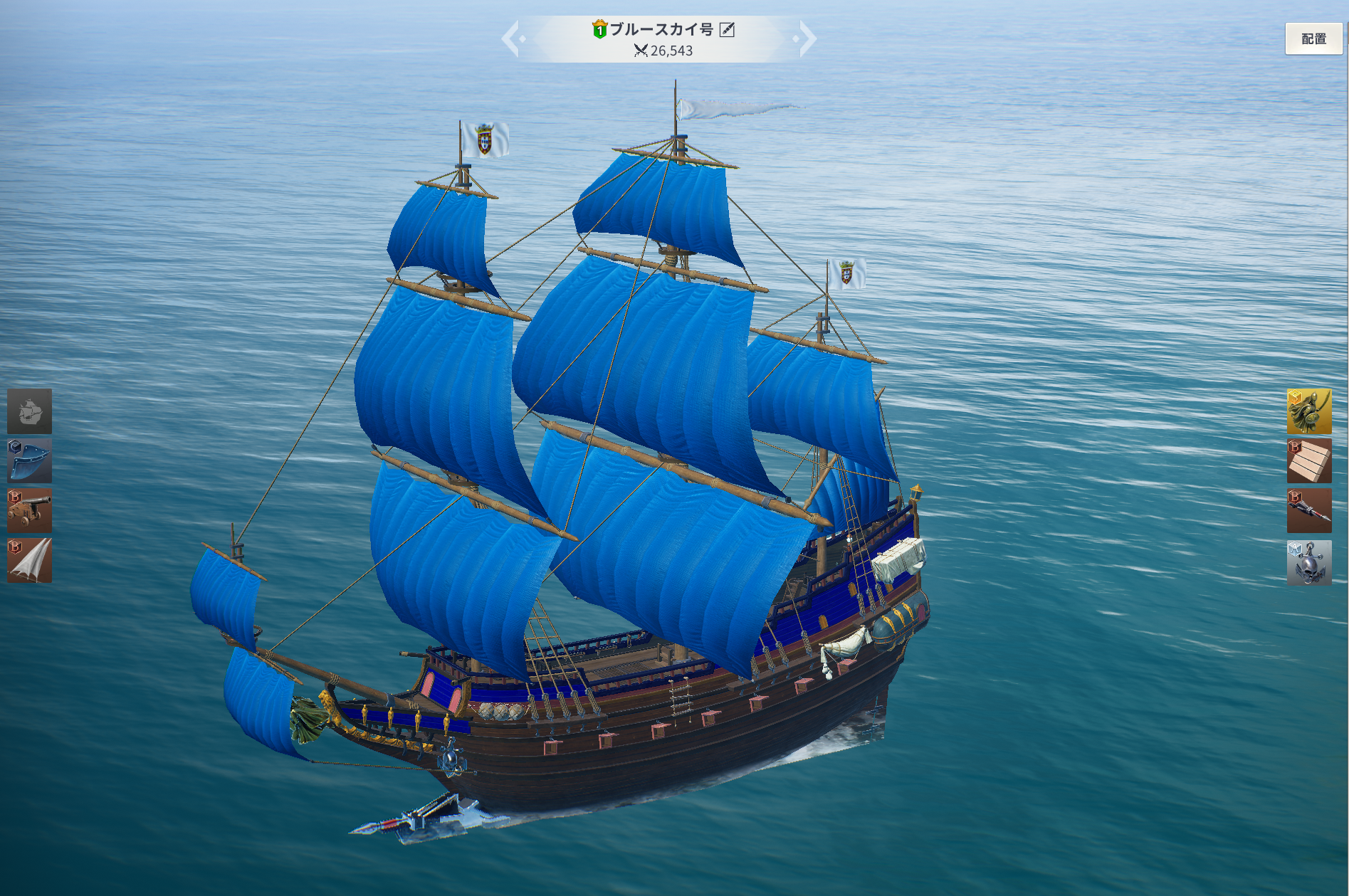The width and height of the screenshot is (1349, 896).
Task: Open the B-grade wooden planks slot
Action: click(1308, 460)
